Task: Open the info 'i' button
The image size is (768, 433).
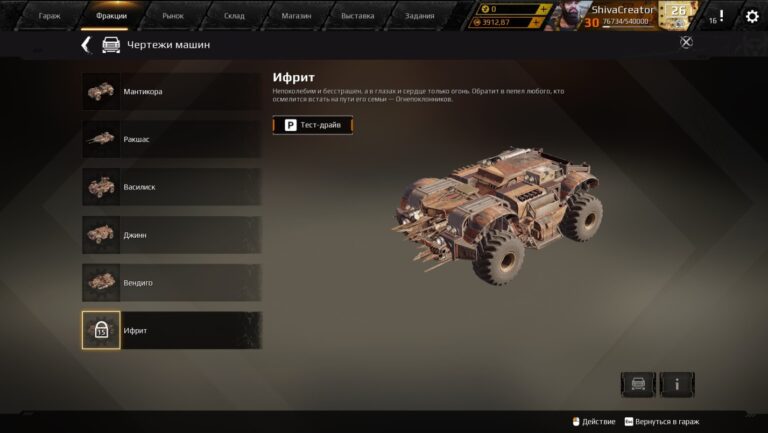Action: (677, 384)
